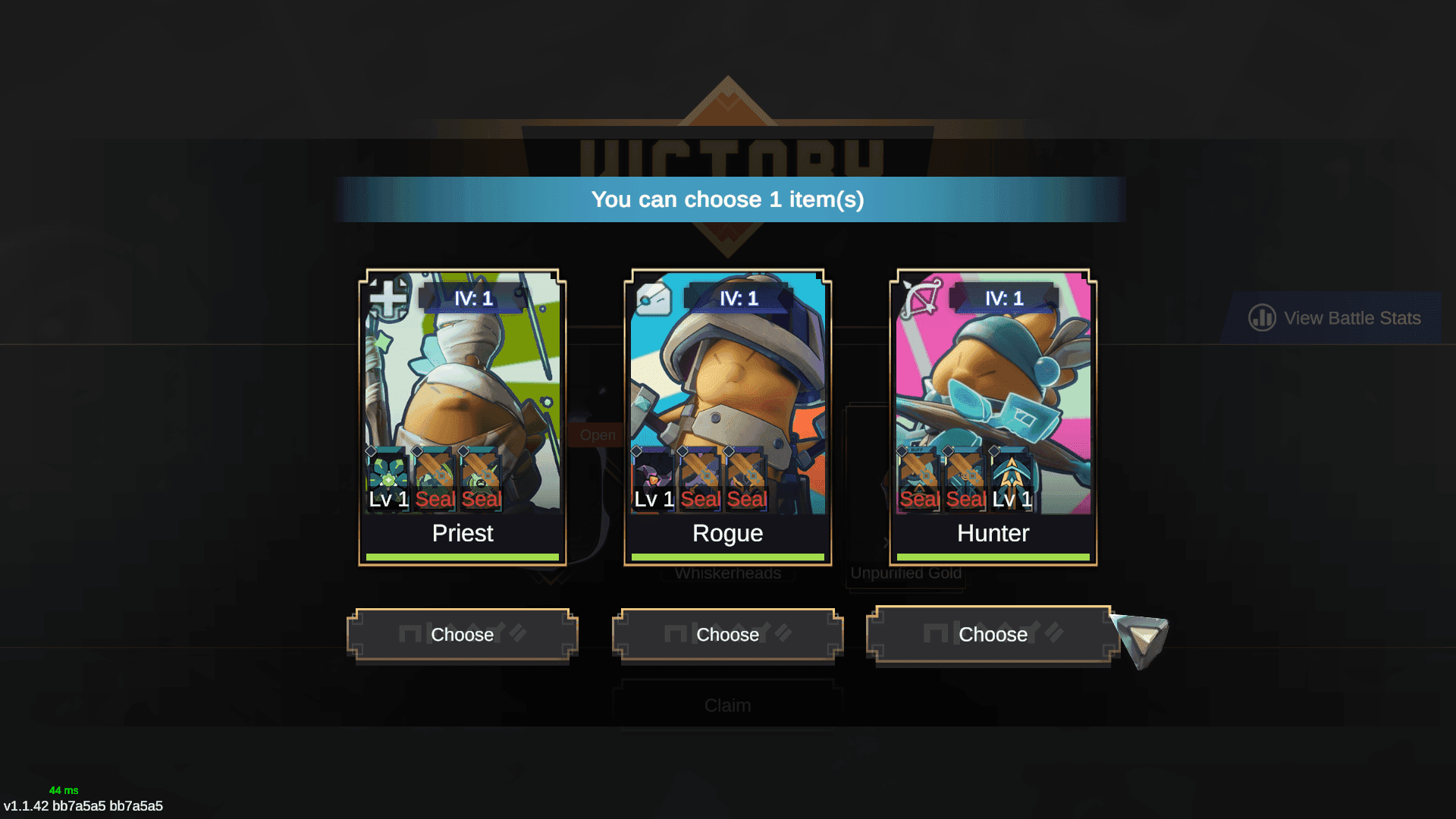Inspect the Priest's Lv 1 skill icon
This screenshot has width=1456, height=819.
(x=388, y=479)
